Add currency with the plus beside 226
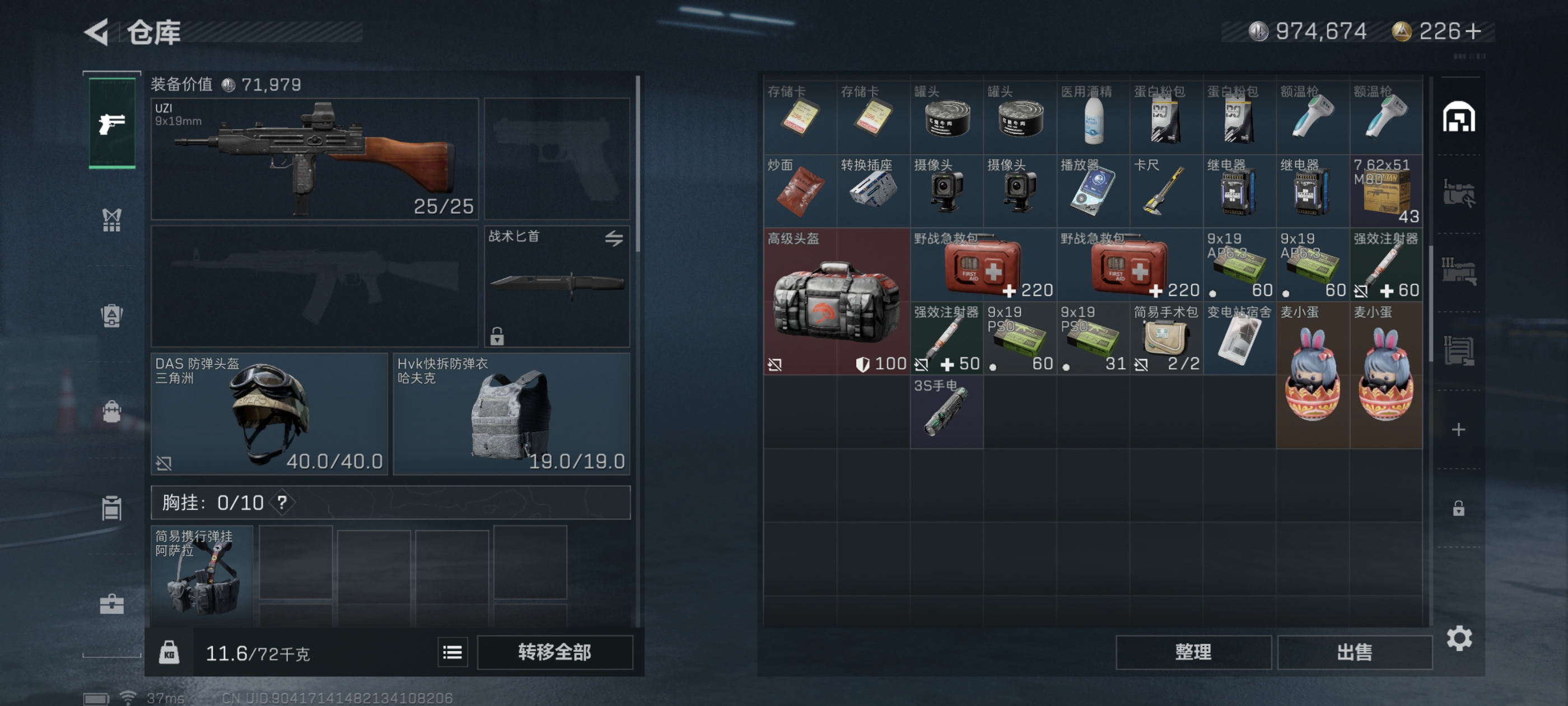 pos(1473,31)
